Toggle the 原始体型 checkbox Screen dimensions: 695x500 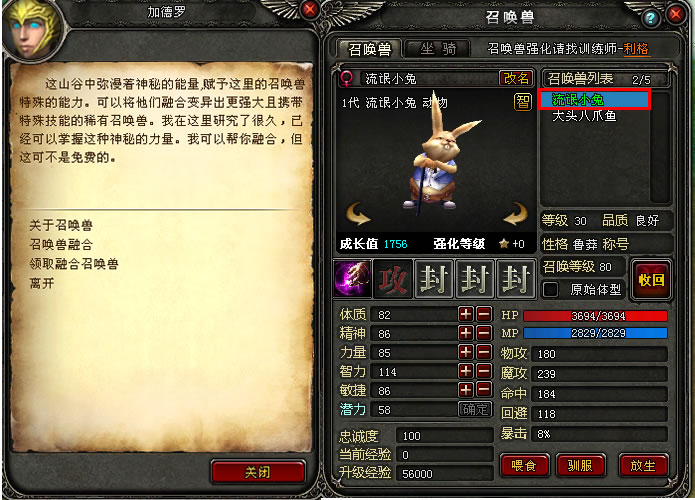[x=551, y=289]
